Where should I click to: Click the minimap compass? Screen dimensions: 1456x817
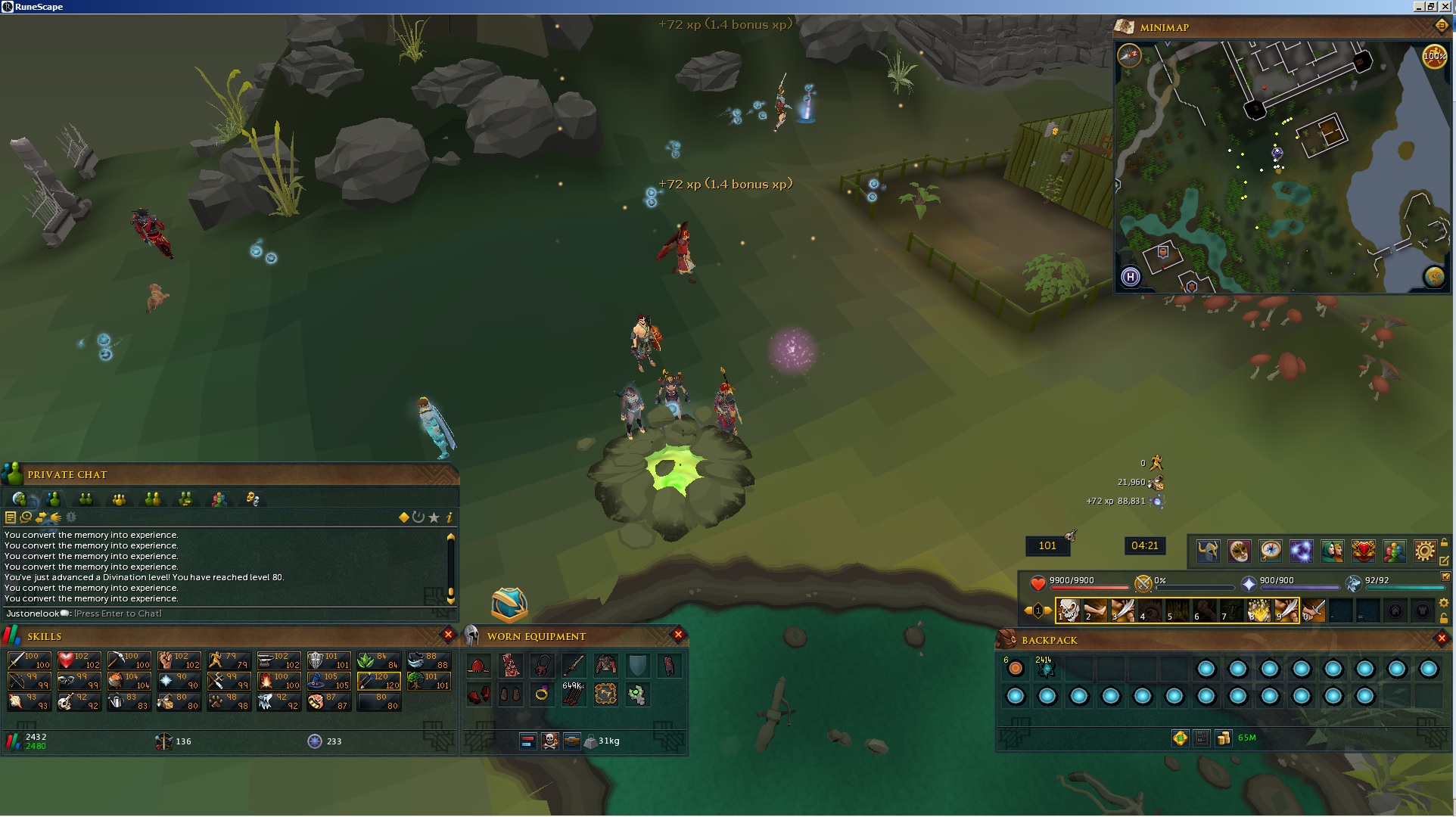coord(1129,55)
